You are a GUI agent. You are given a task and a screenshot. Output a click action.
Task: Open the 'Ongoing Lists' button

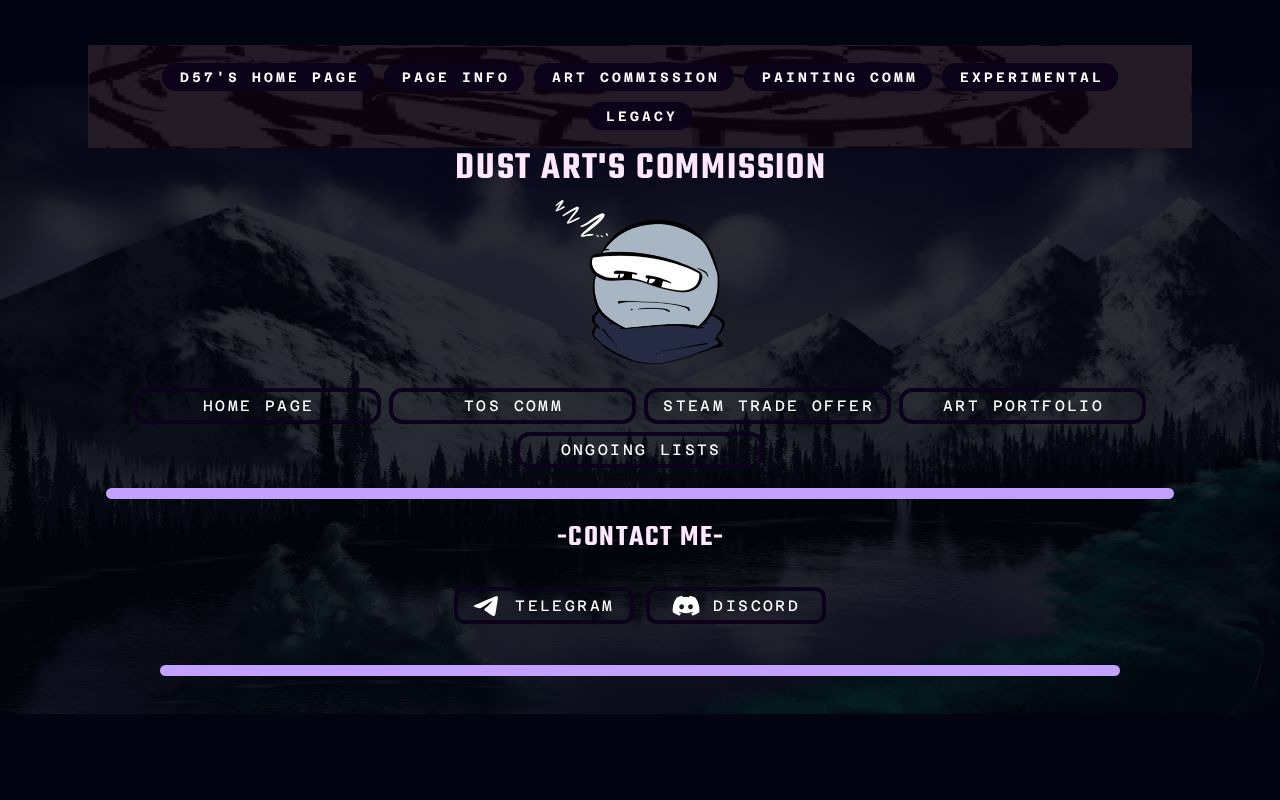[640, 450]
